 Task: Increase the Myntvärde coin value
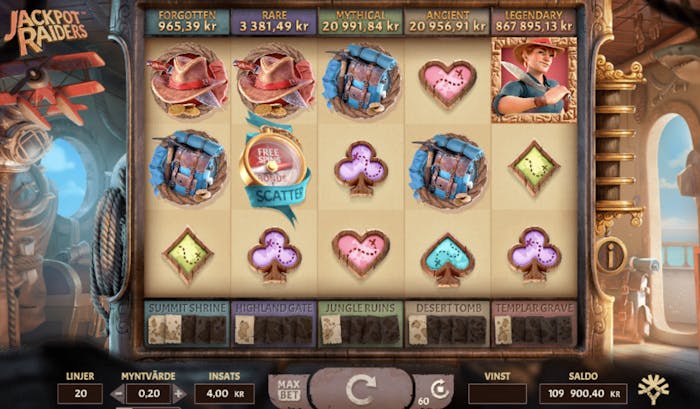[182, 393]
